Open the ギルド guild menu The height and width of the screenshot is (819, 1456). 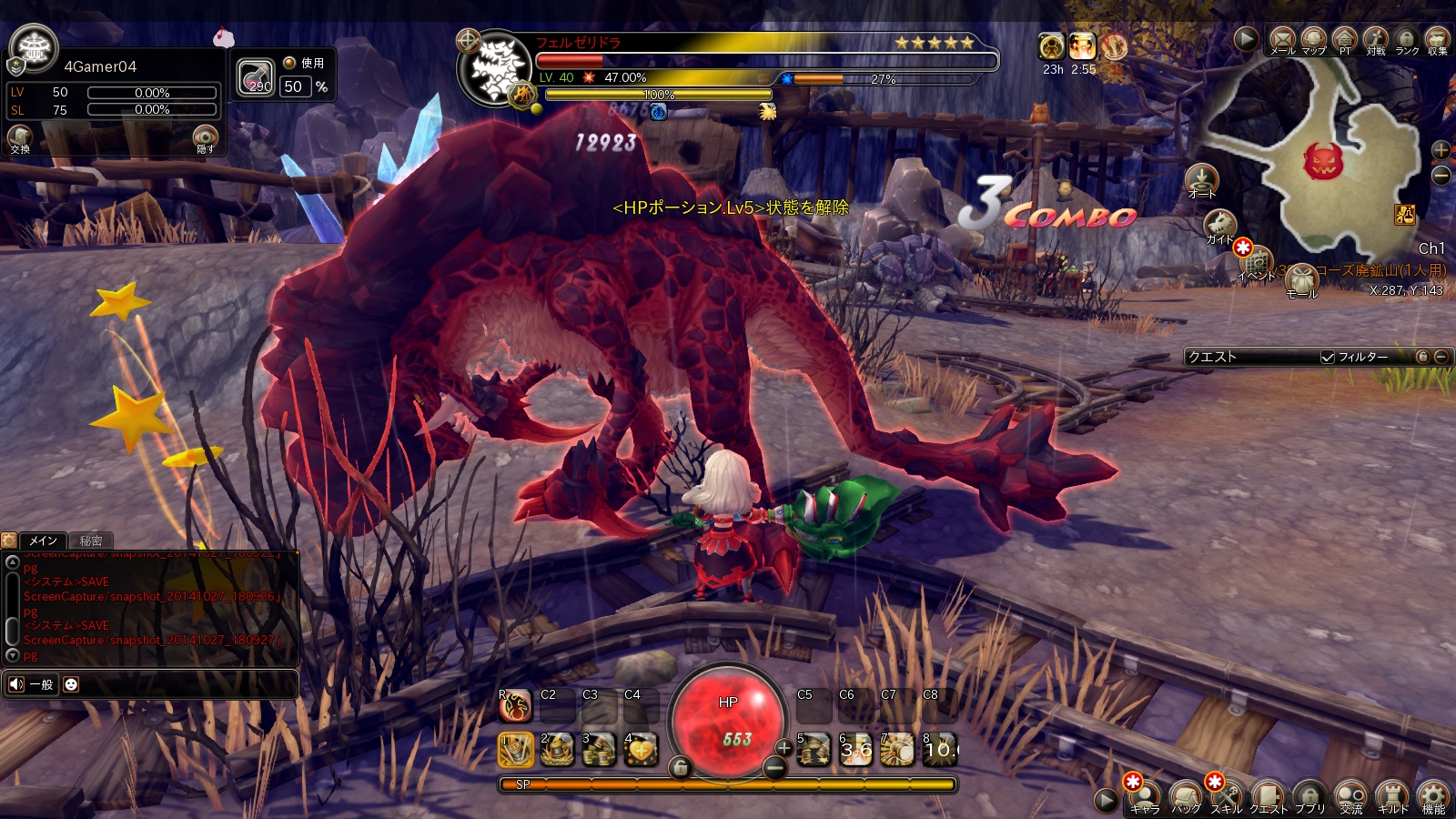pos(1392,796)
